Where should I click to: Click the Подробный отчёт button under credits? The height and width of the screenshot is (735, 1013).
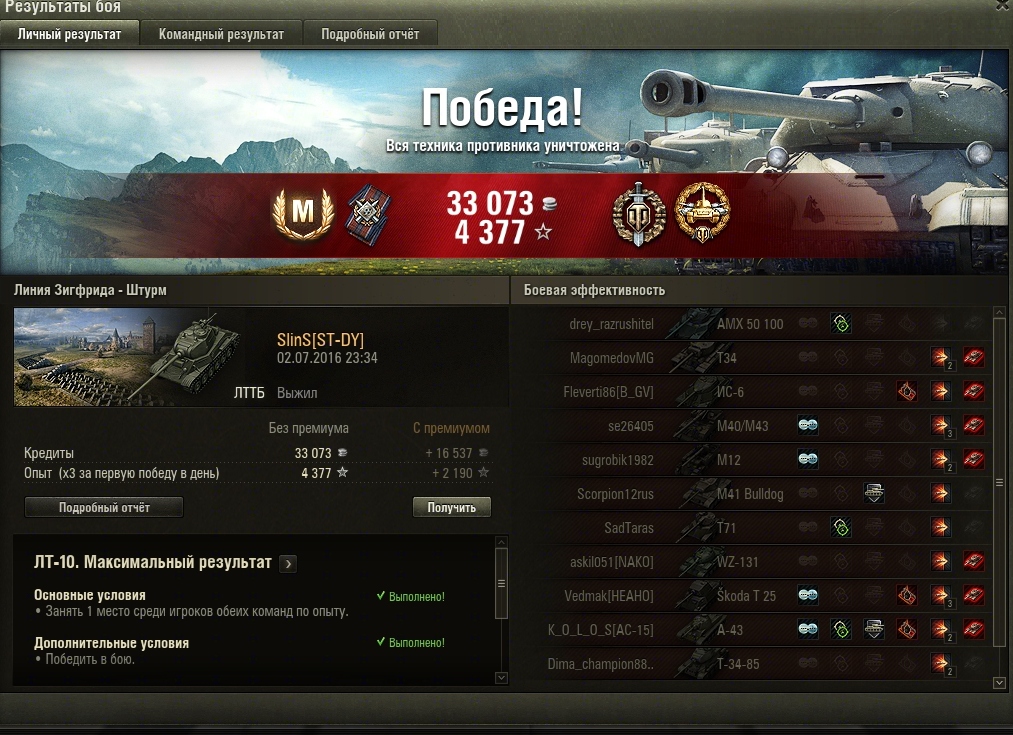pos(104,507)
